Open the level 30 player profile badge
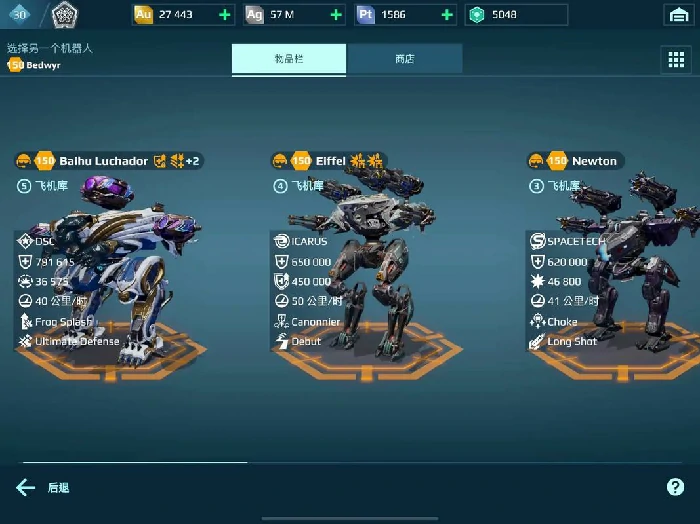The height and width of the screenshot is (524, 700). click(20, 13)
